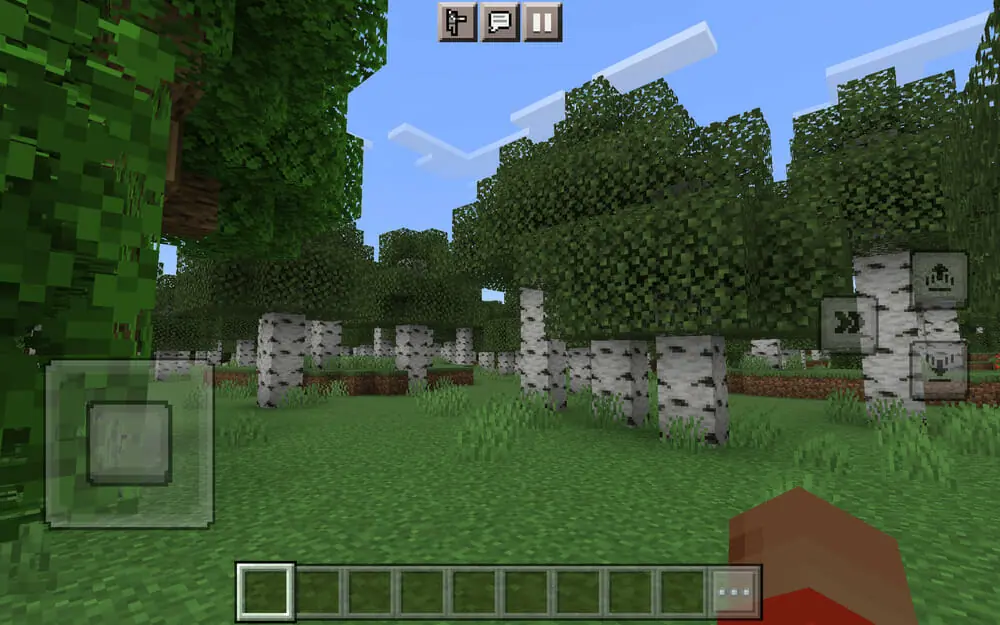1000x625 pixels.
Task: Open the emote figure button
Action: [x=456, y=22]
